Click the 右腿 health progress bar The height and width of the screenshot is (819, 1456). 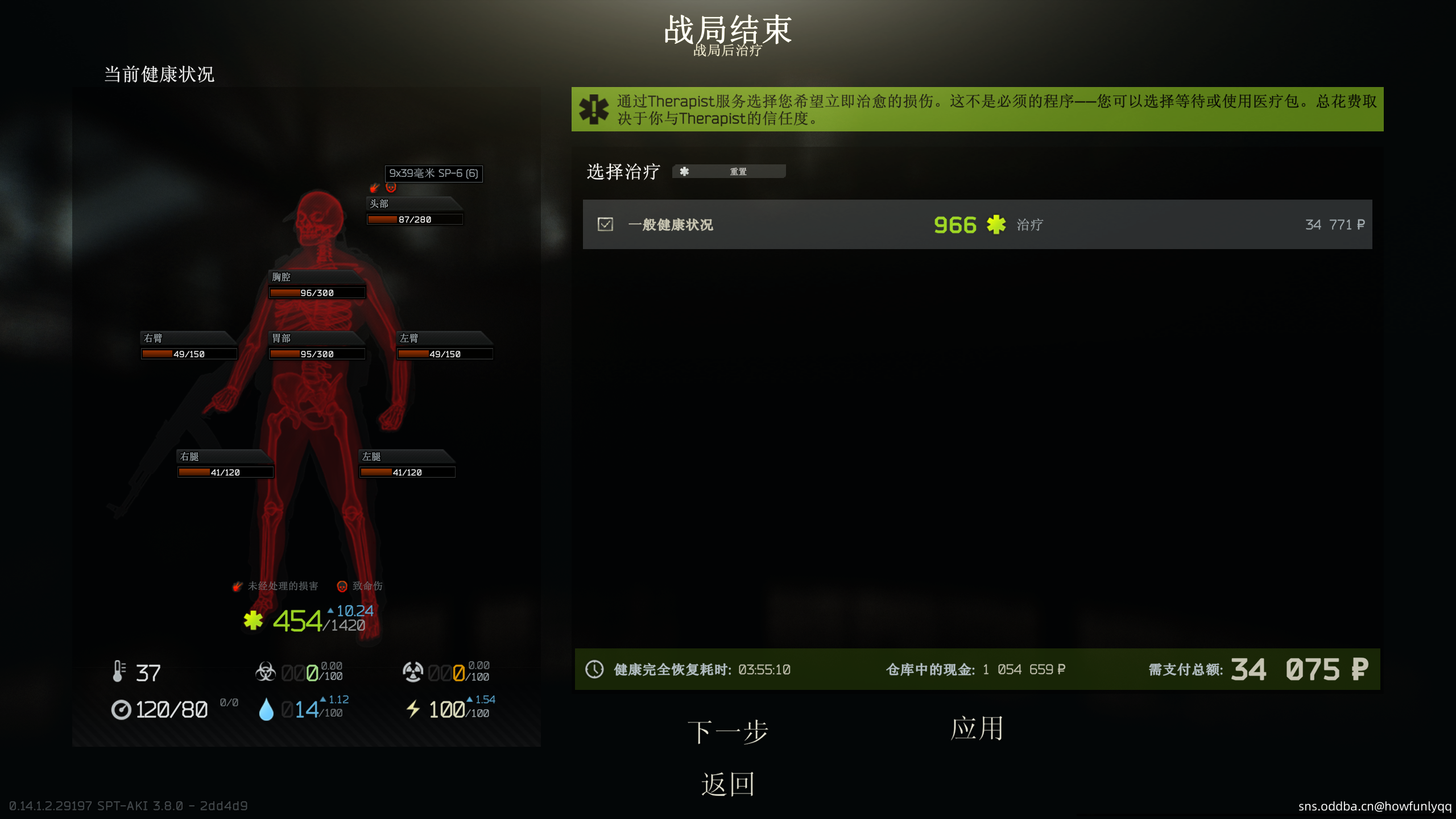(225, 471)
